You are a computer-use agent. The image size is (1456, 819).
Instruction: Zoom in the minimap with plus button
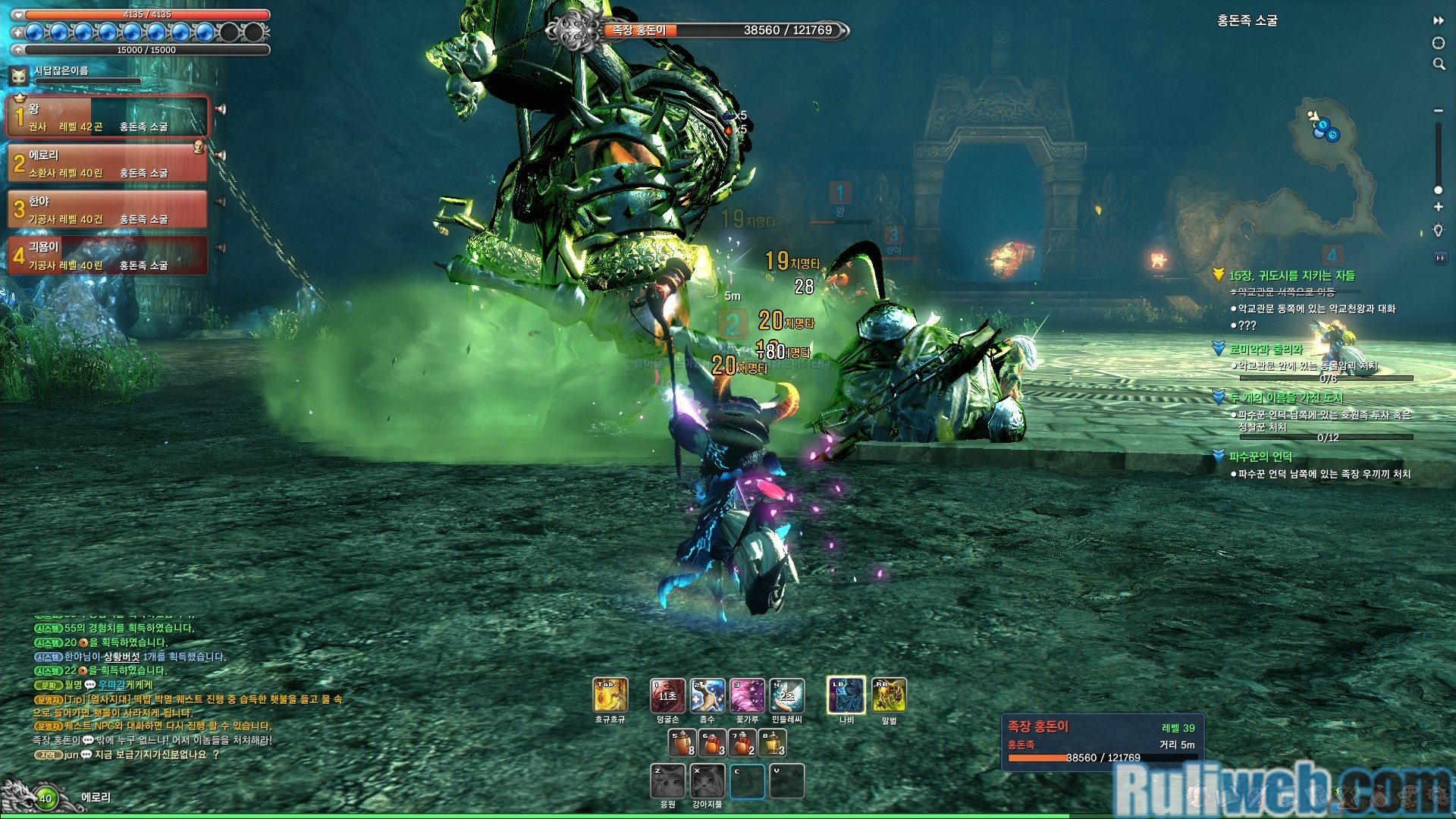pos(1438,207)
